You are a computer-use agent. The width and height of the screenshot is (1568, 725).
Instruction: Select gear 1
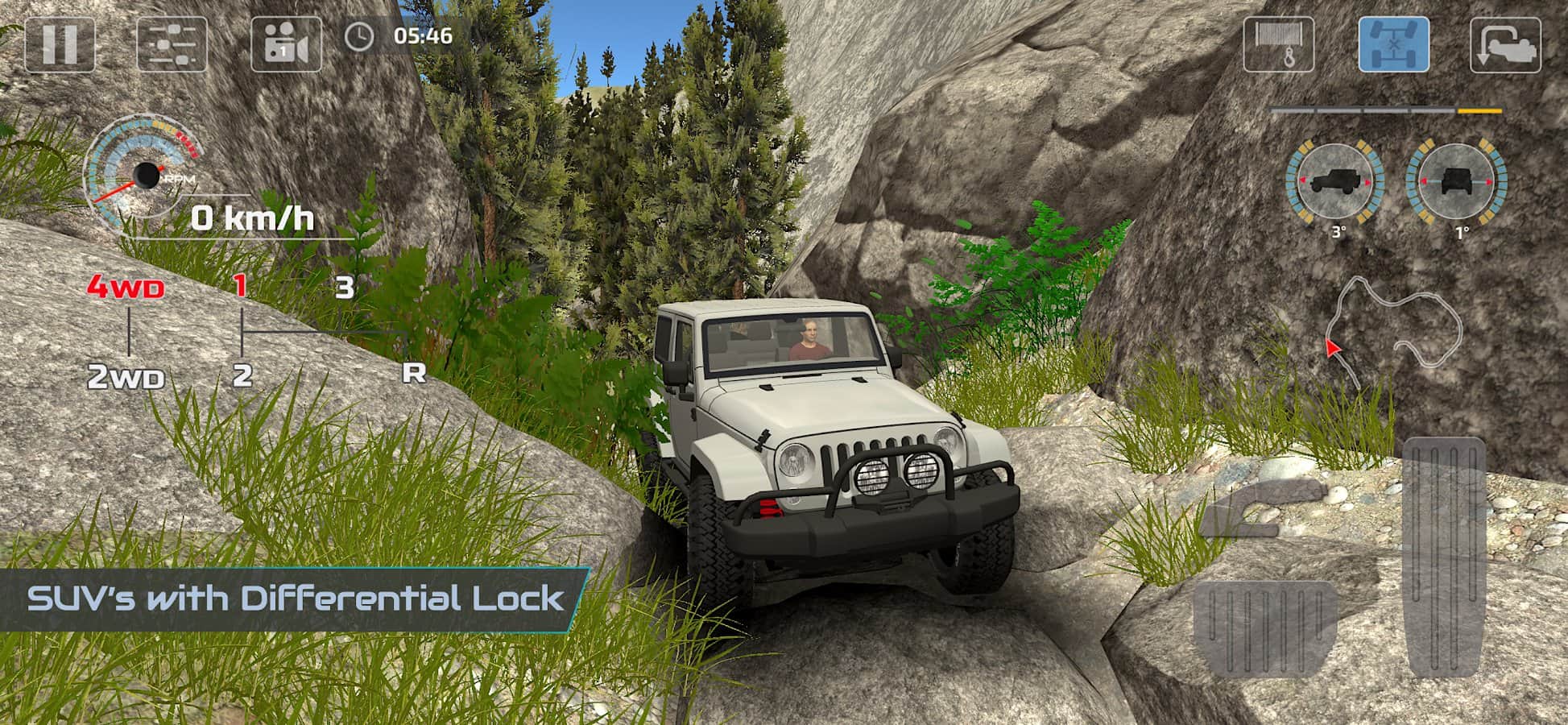click(x=240, y=286)
